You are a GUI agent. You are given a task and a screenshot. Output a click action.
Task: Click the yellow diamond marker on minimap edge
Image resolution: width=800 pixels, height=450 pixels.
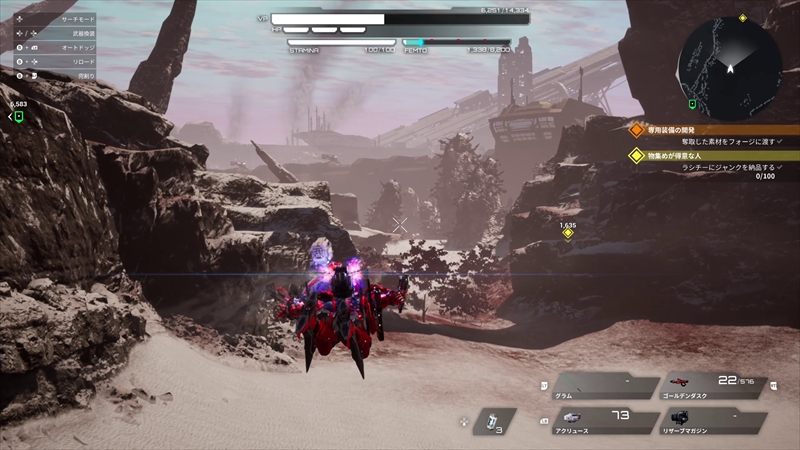coord(742,18)
